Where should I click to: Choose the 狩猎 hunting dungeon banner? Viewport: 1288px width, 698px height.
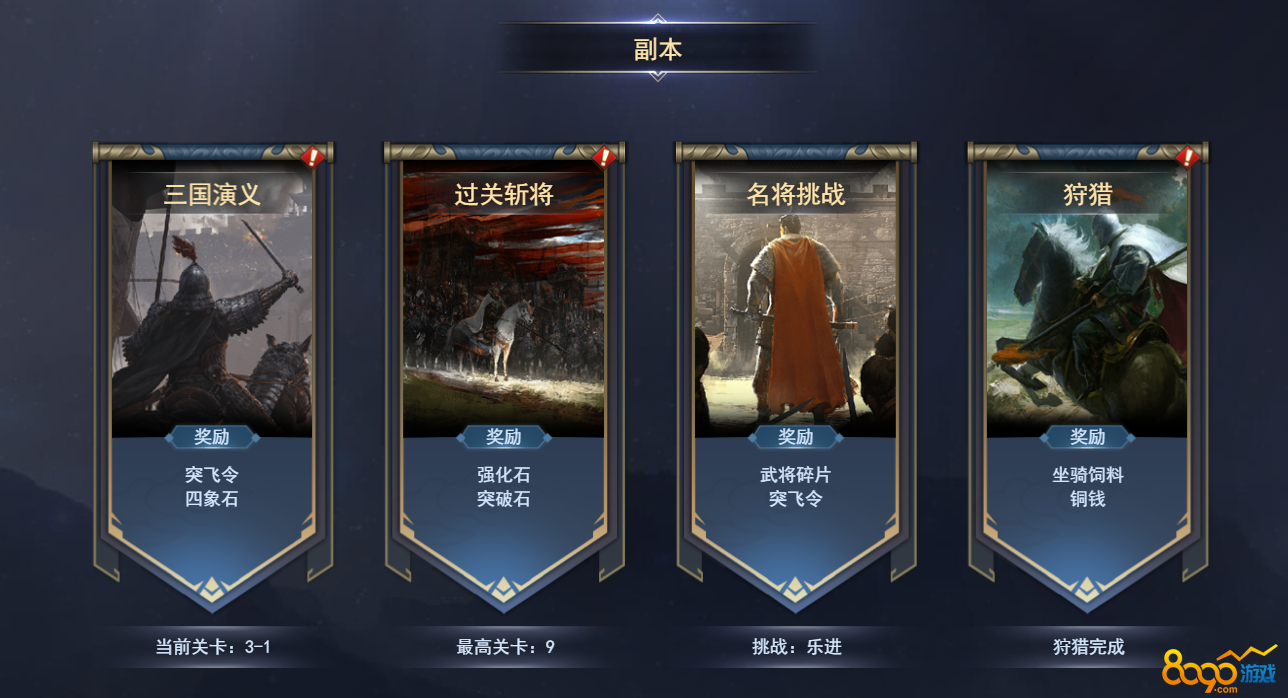[x=1088, y=360]
